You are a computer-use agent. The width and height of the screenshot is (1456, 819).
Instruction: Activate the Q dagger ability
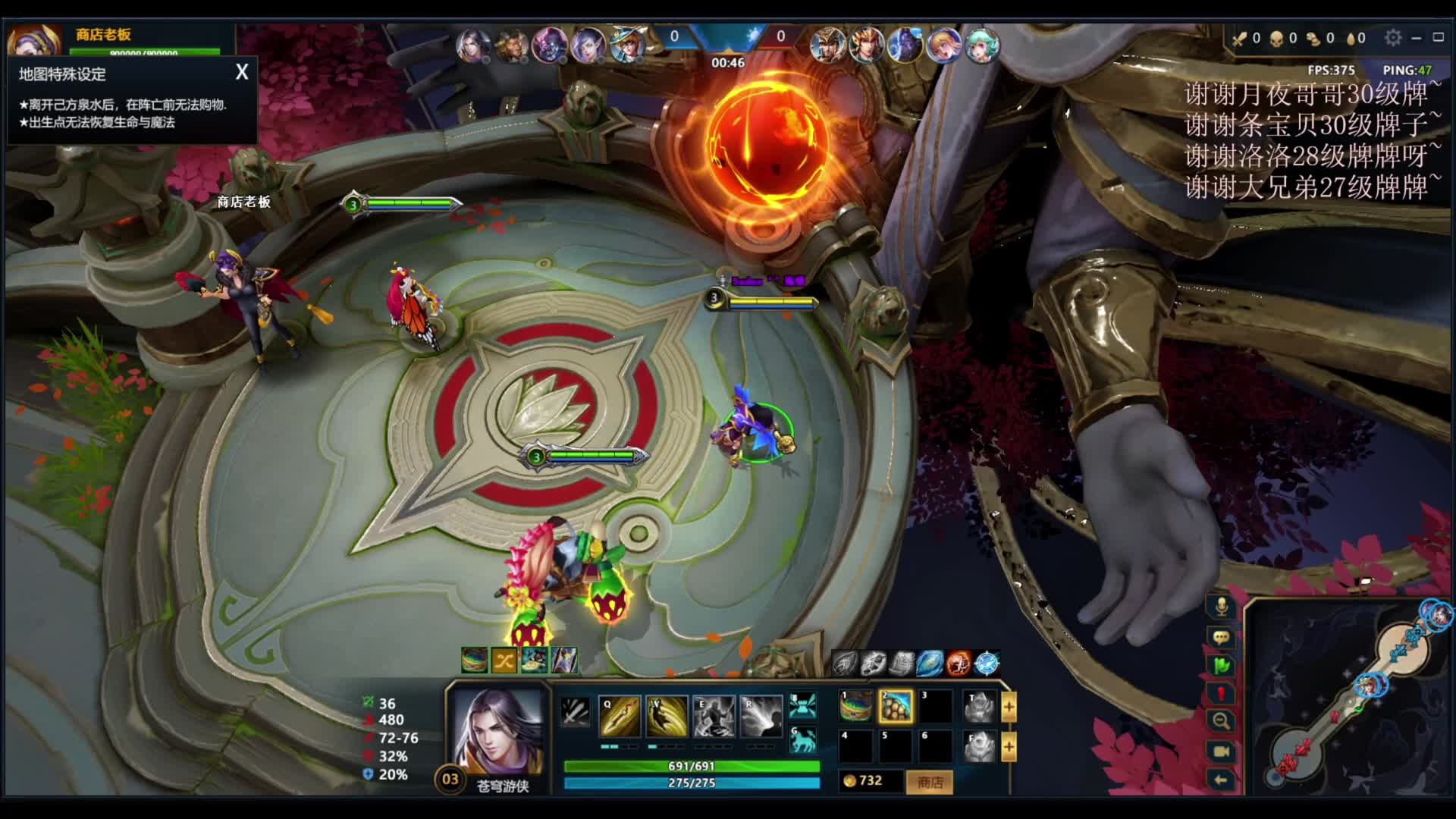620,716
